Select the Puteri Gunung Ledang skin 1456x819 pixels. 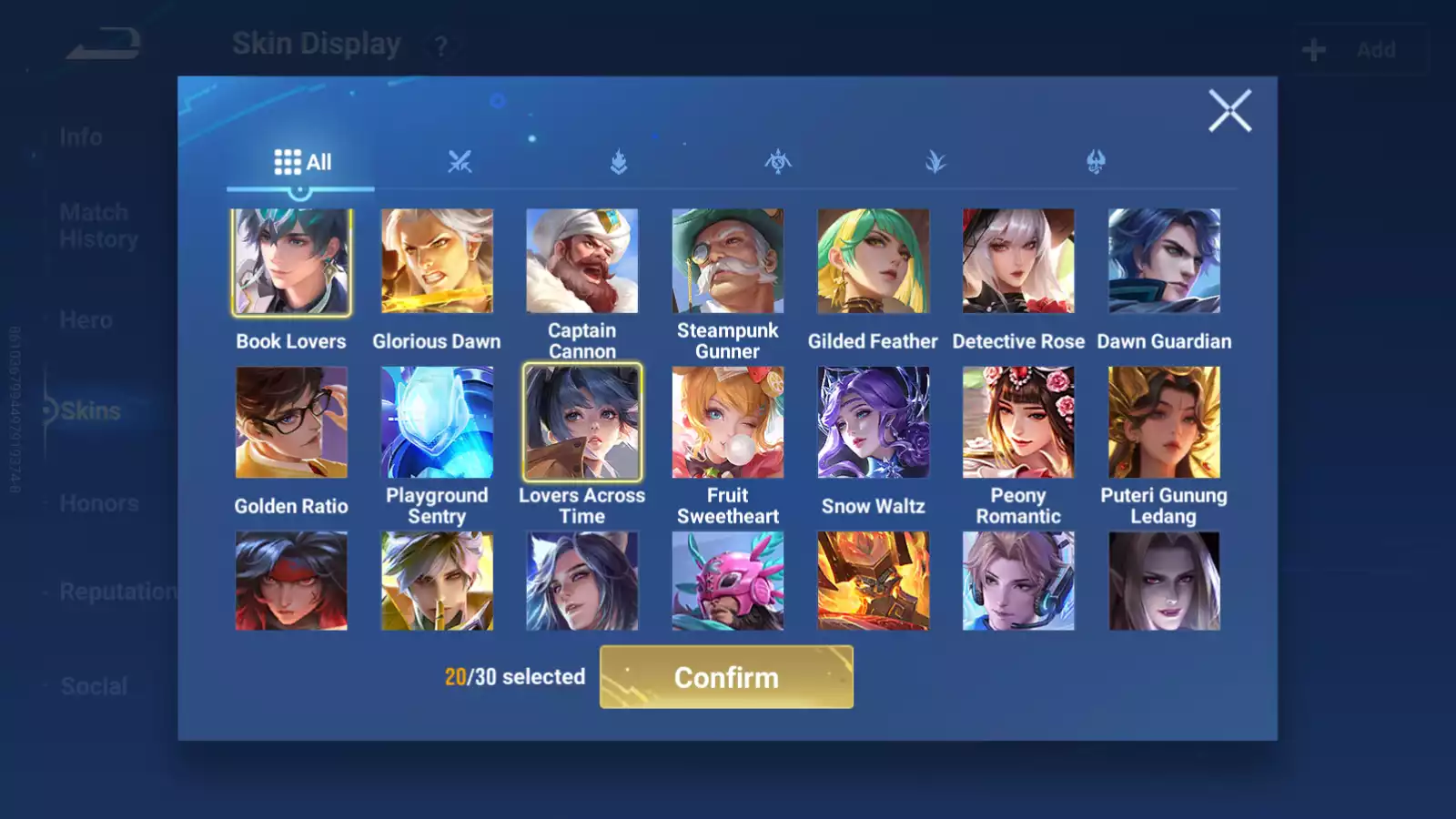pyautogui.click(x=1164, y=422)
